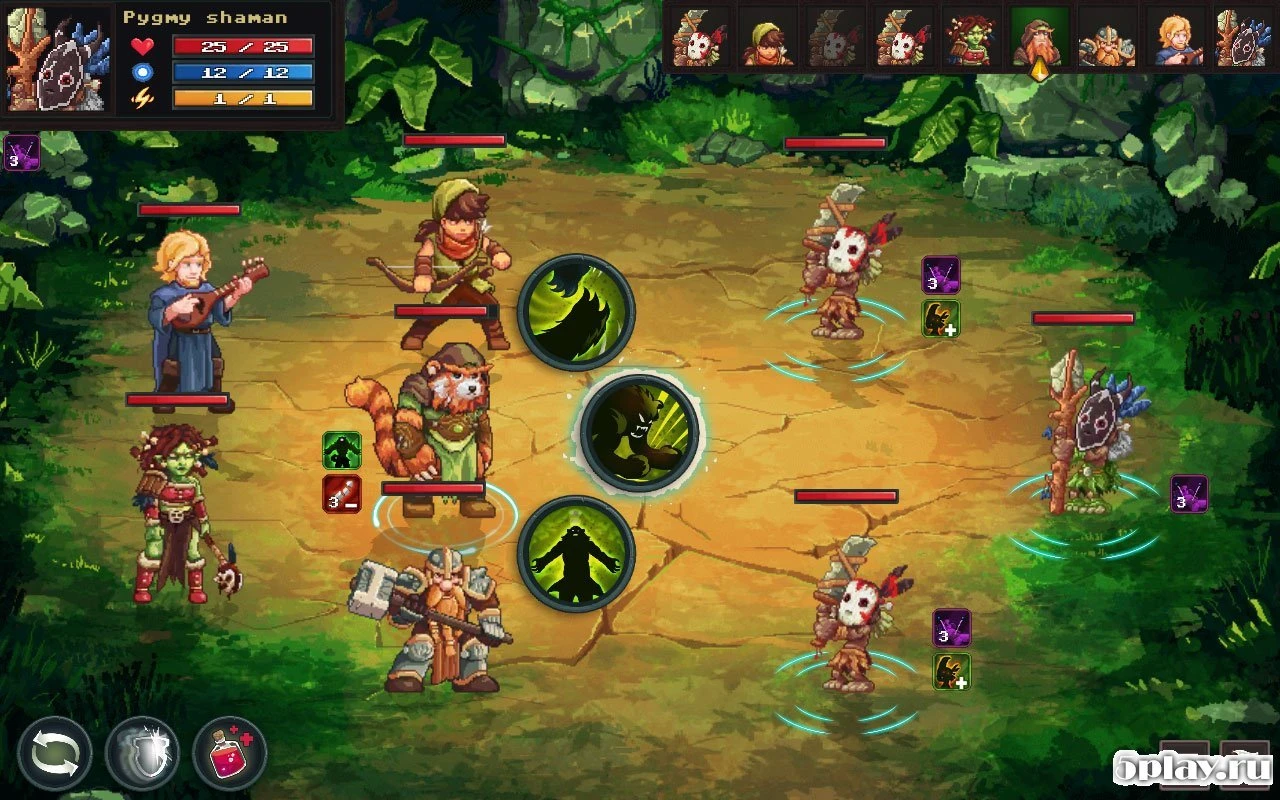
Task: Click the Pygmy shaman health bar
Action: 243,46
